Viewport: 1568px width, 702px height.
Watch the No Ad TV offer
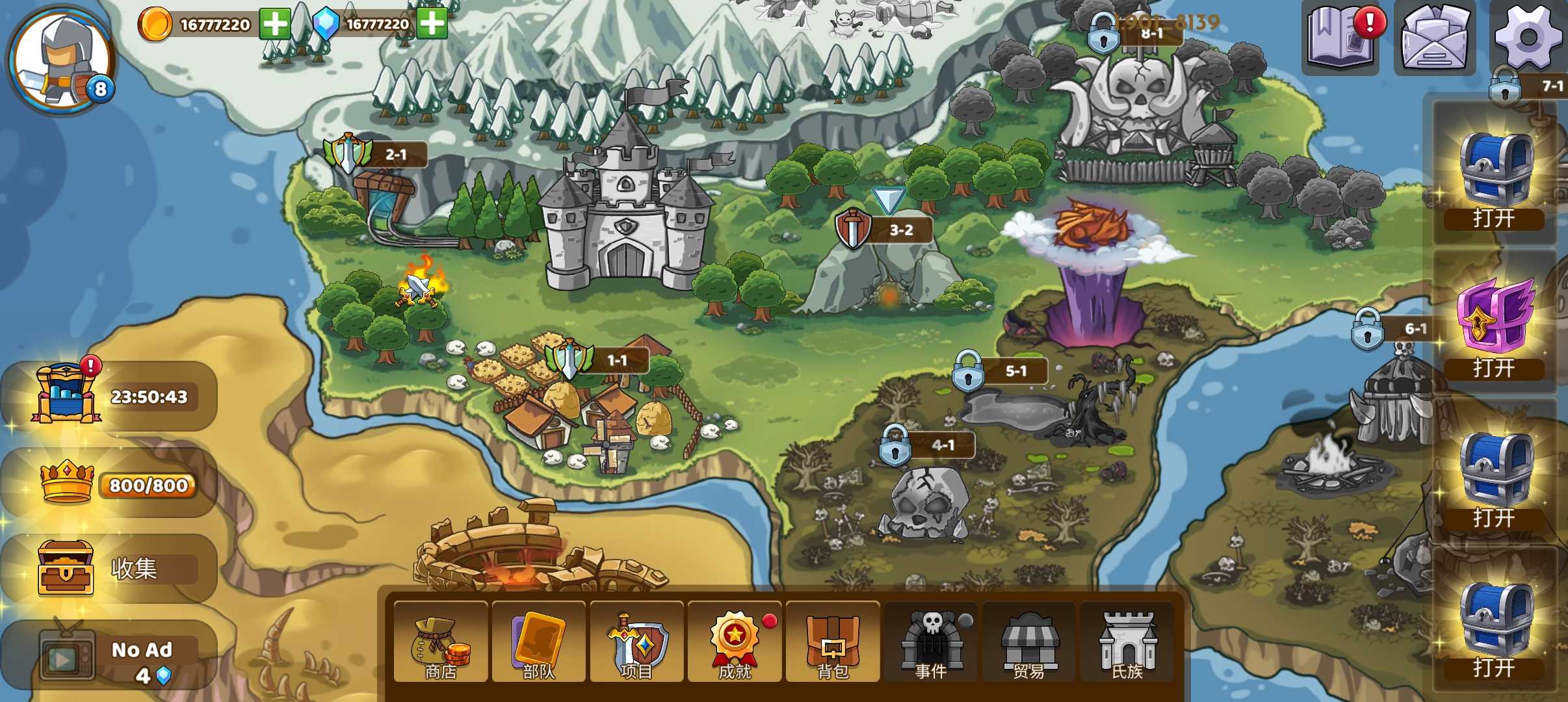[111, 656]
